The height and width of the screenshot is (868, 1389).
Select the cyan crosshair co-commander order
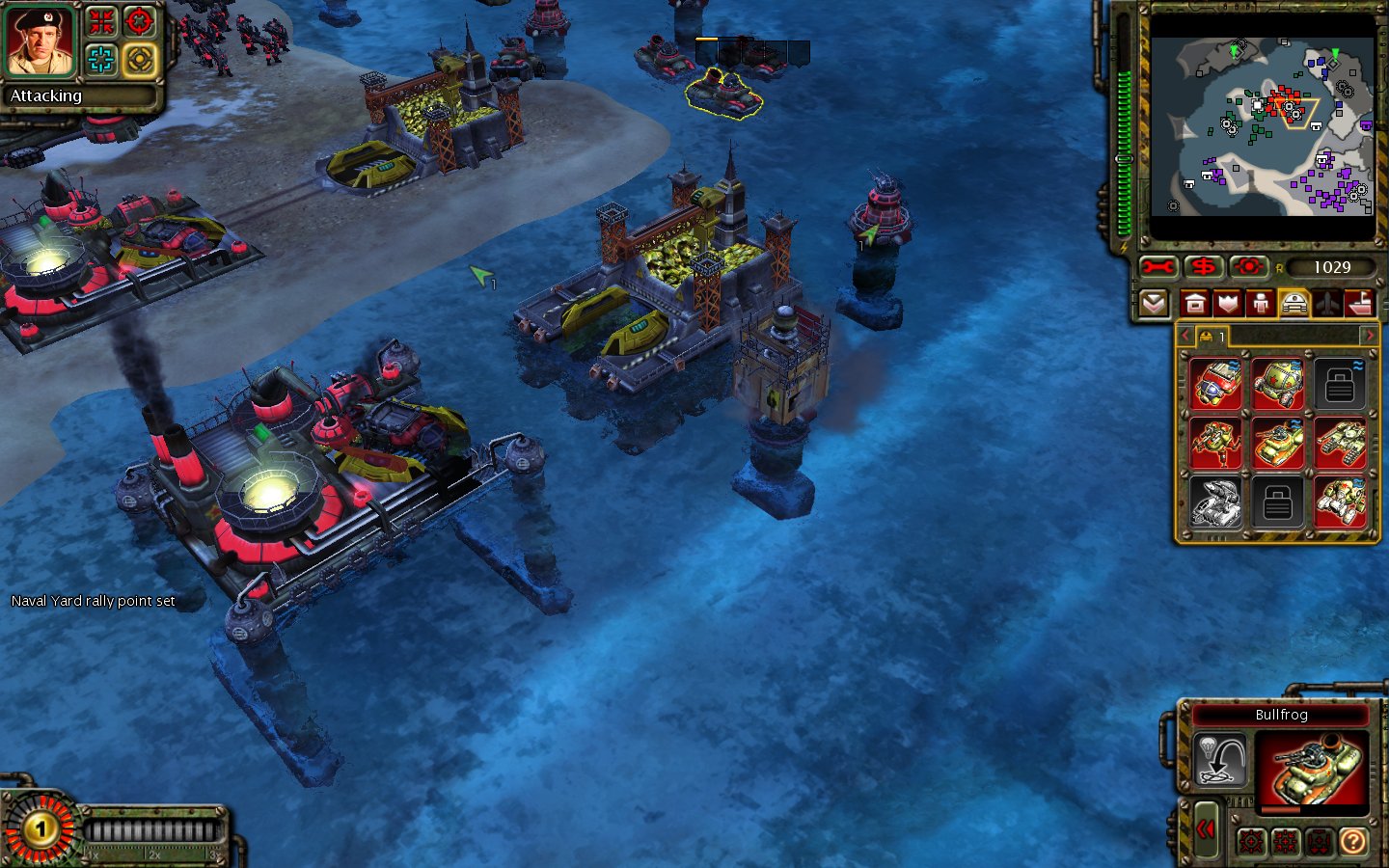101,60
